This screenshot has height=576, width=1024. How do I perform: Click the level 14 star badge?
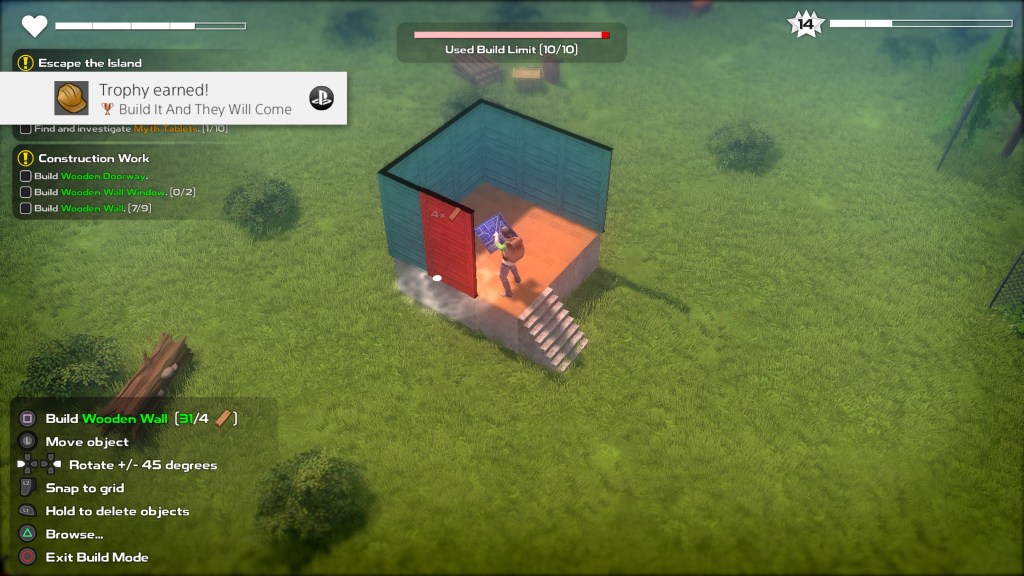click(805, 24)
